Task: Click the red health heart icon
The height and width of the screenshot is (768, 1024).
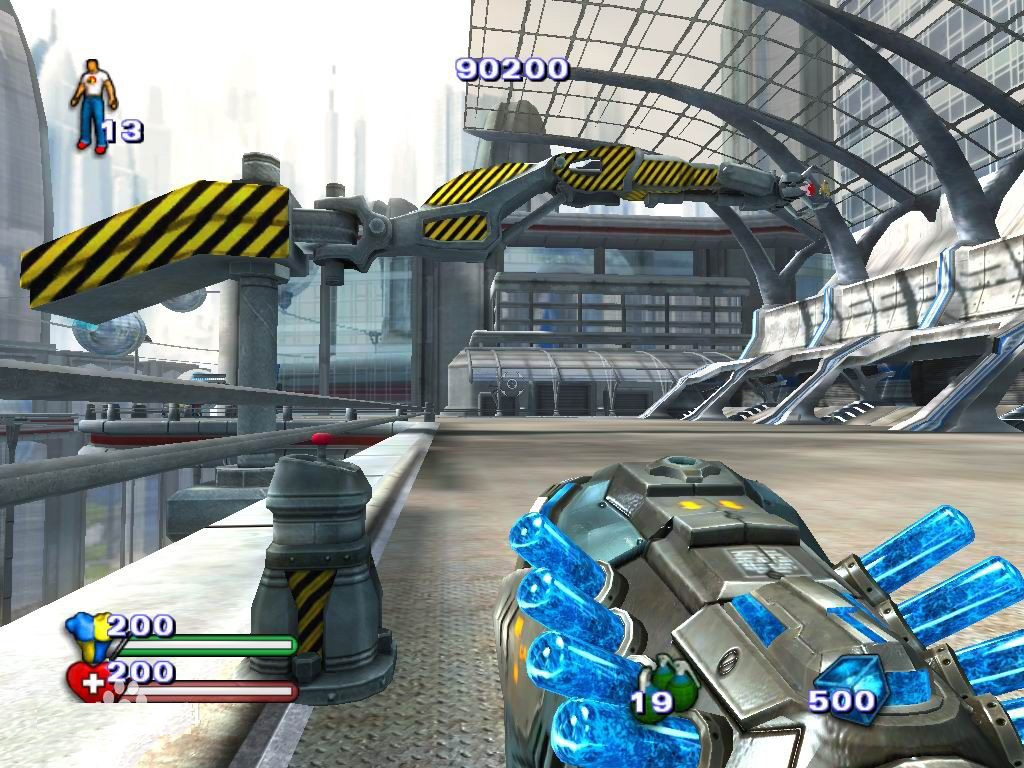Action: [87, 681]
